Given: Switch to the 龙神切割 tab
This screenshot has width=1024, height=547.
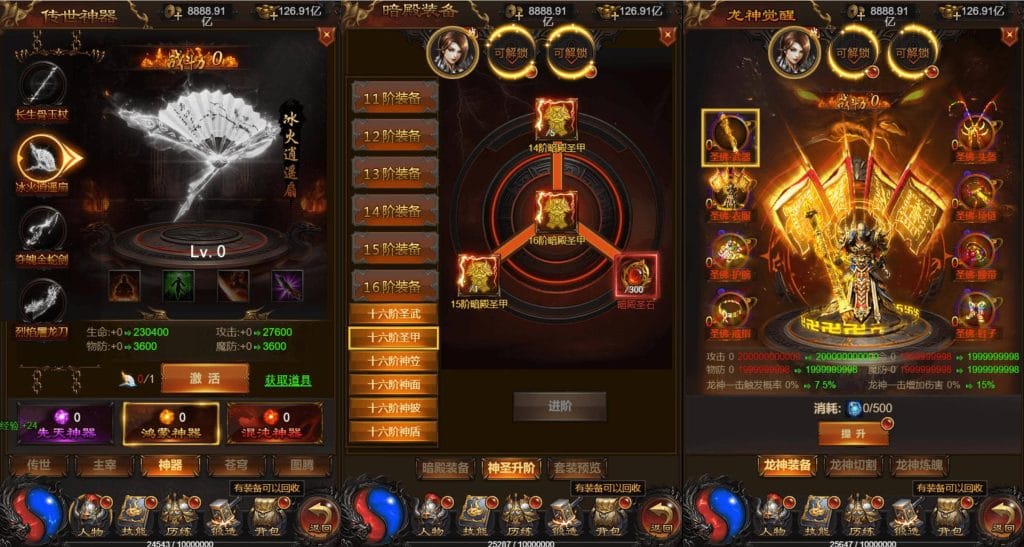Looking at the screenshot, I should (853, 465).
